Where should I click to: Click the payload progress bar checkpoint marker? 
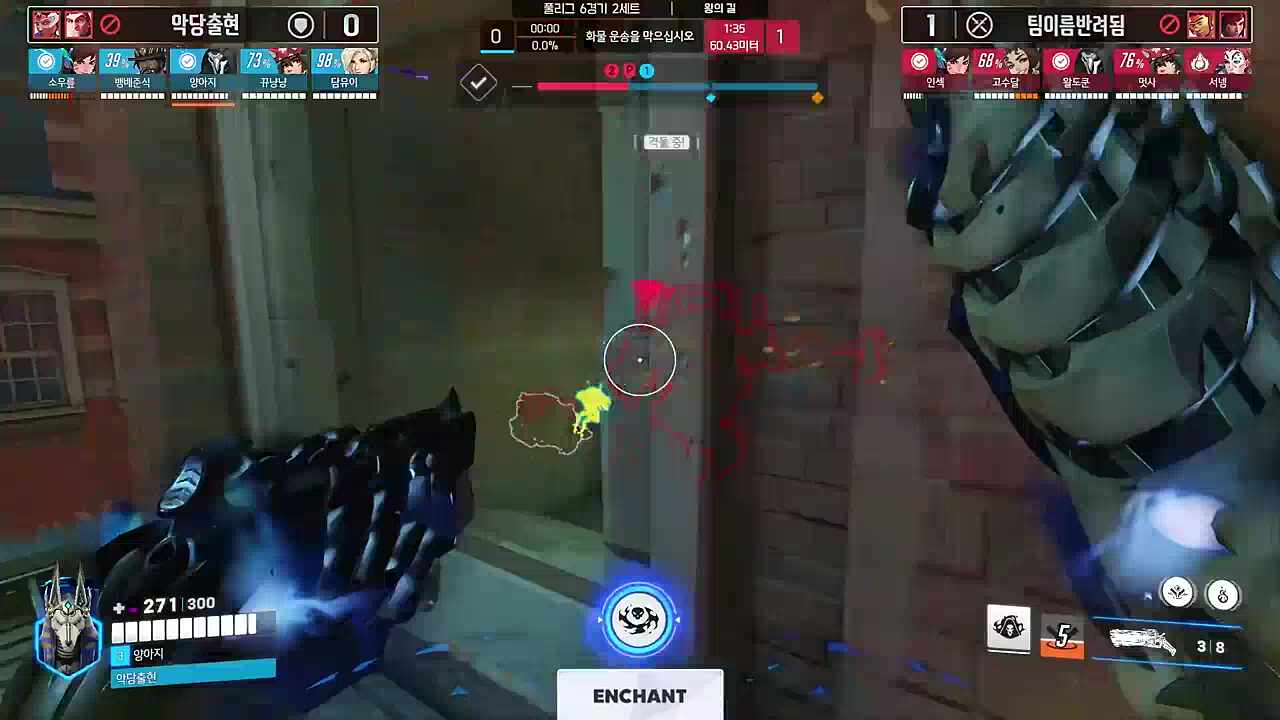pyautogui.click(x=712, y=97)
